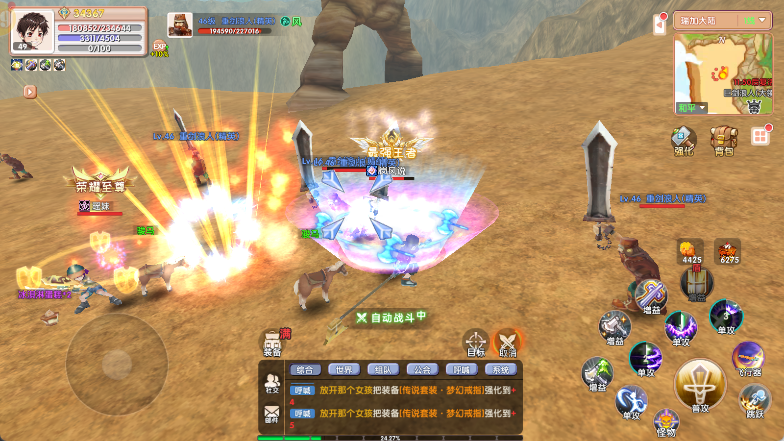Cancel auto-battle with the 取消 button
Viewport: 784px width, 441px height.
click(508, 343)
